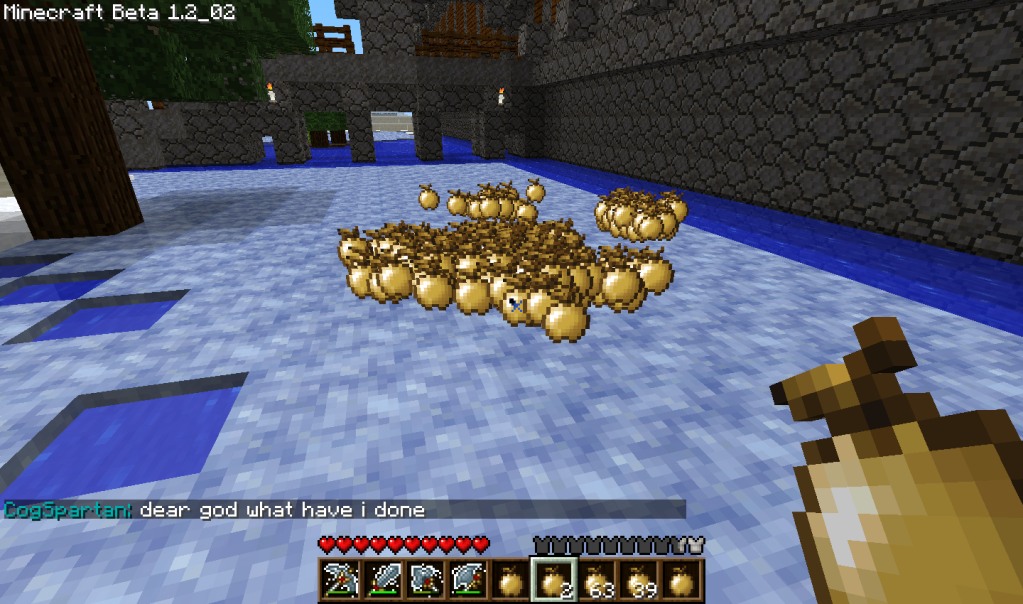Select the stack of 2 golden apples
1023x604 pixels.
(x=553, y=580)
